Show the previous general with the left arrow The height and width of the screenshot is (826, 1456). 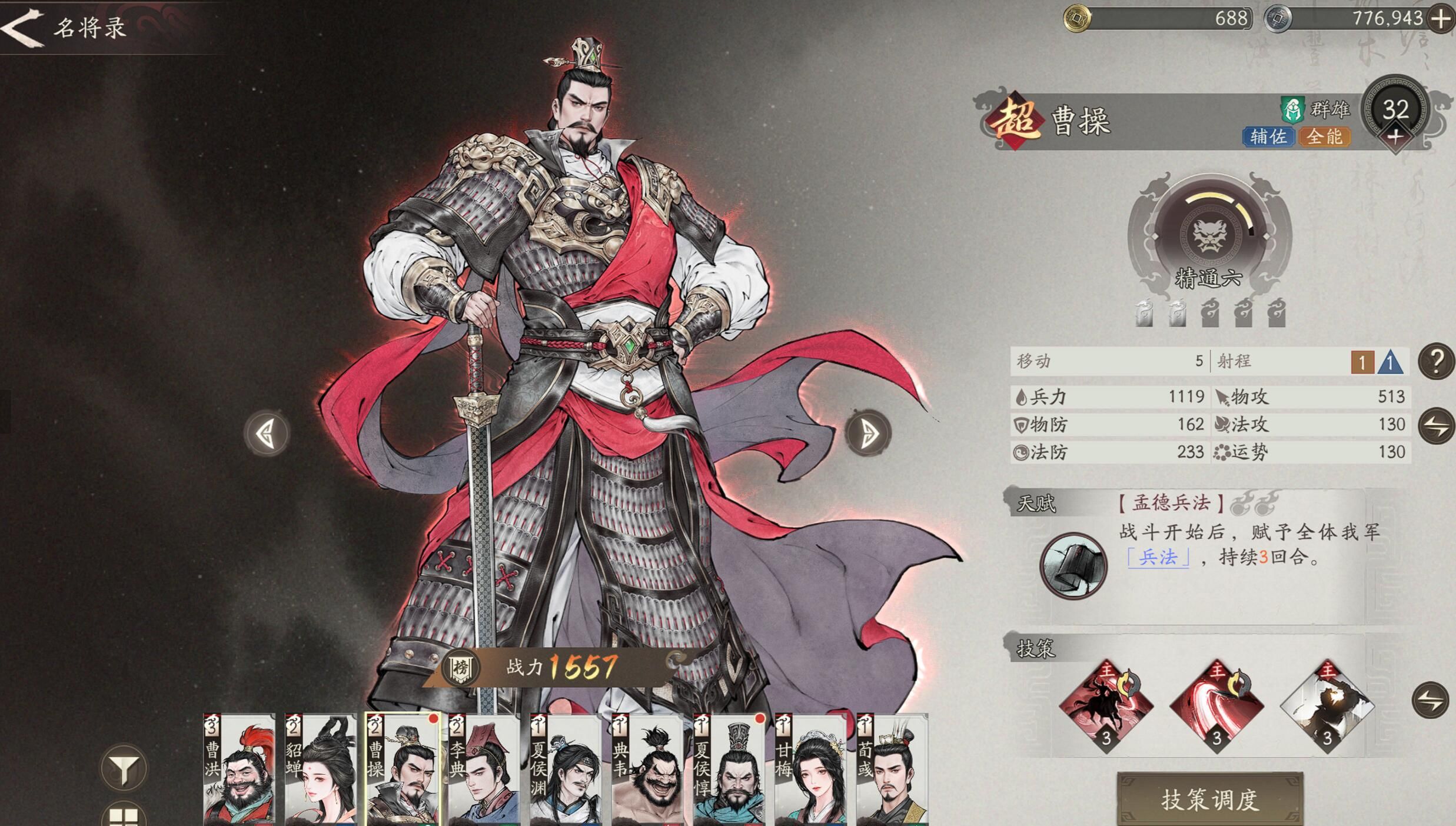(x=267, y=434)
